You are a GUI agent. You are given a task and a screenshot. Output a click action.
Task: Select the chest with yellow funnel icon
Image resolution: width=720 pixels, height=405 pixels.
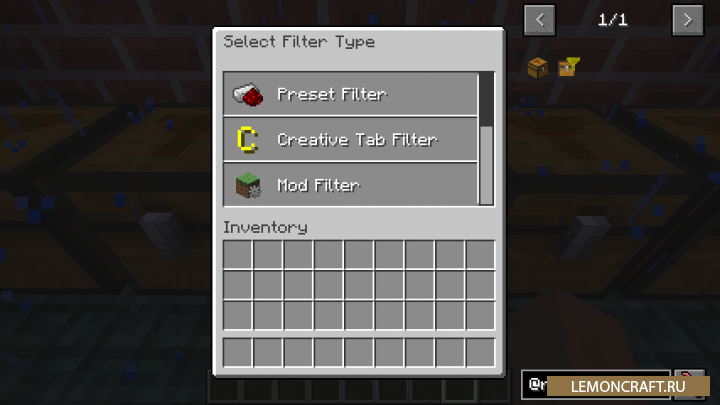[568, 68]
